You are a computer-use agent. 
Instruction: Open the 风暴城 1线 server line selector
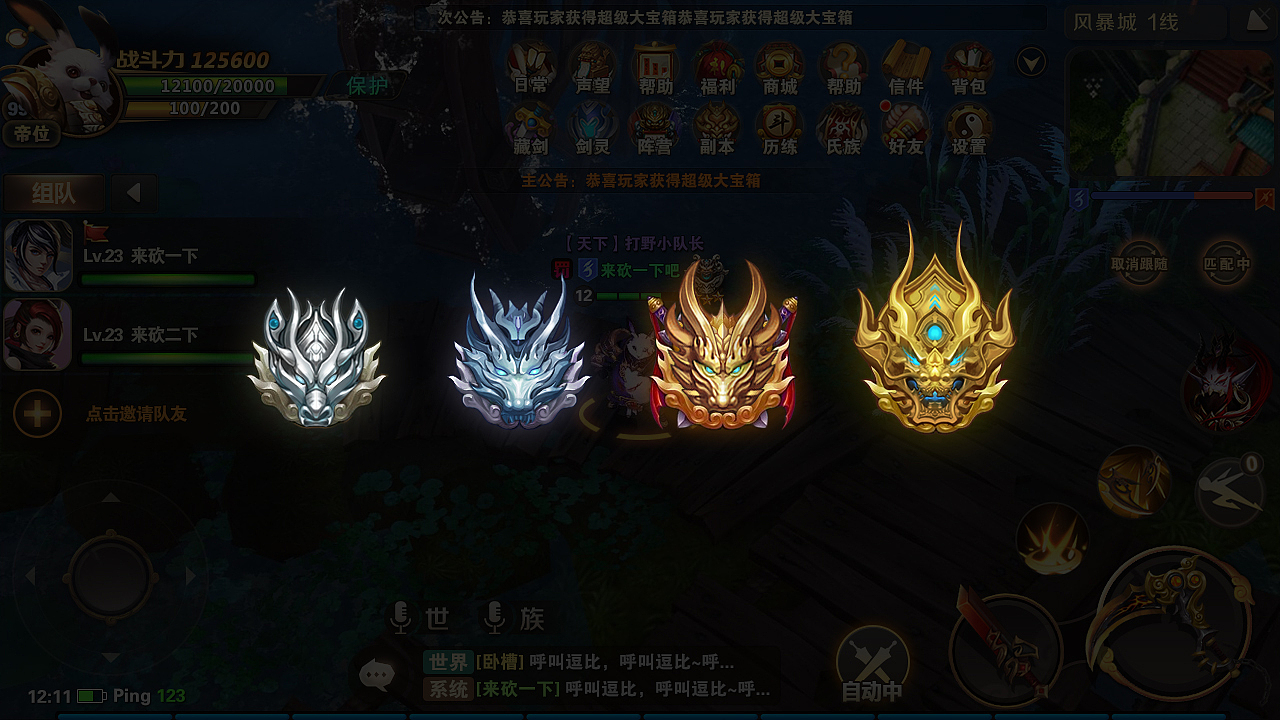click(1143, 22)
